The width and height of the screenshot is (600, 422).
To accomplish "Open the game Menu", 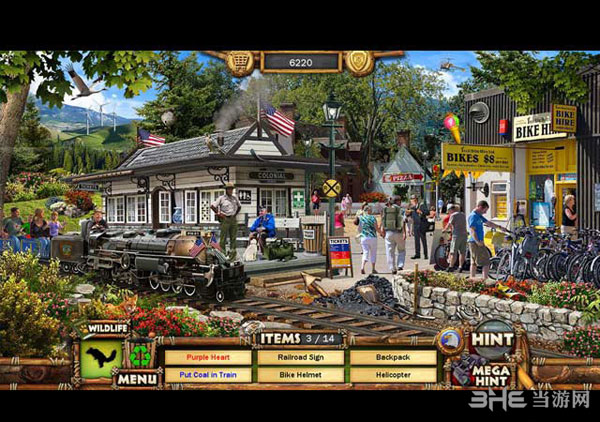I will point(137,379).
